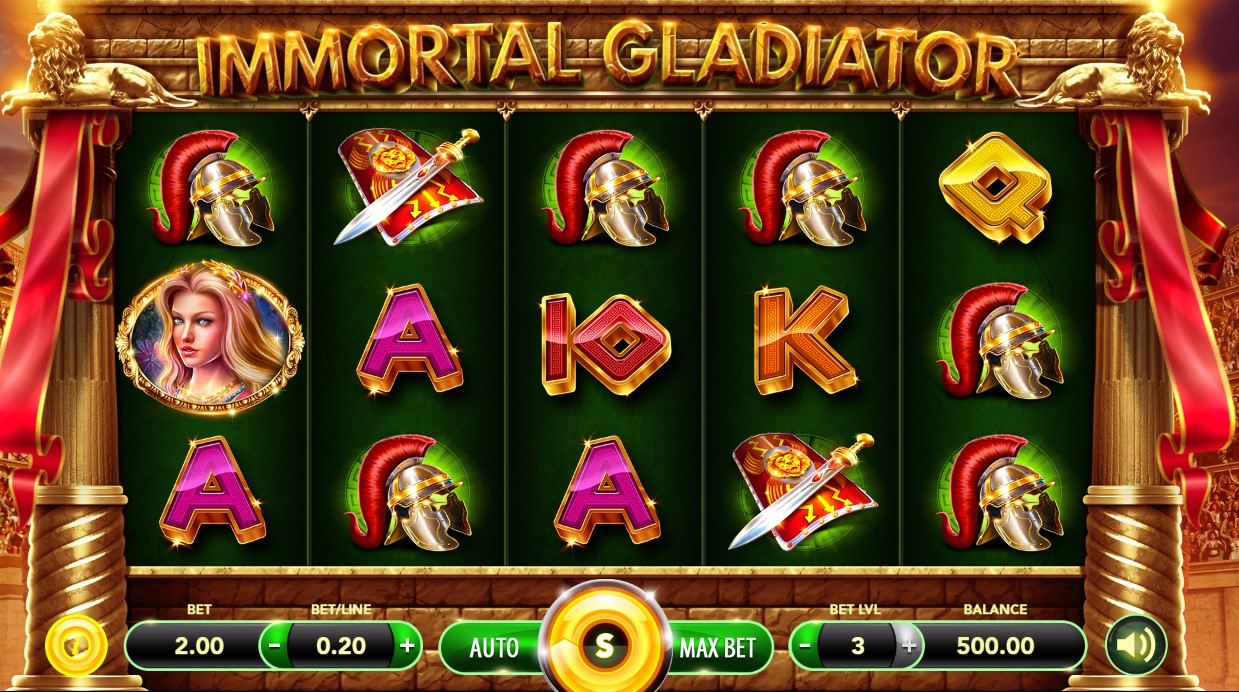Open the round yellow info button
The image size is (1239, 692).
click(x=76, y=645)
